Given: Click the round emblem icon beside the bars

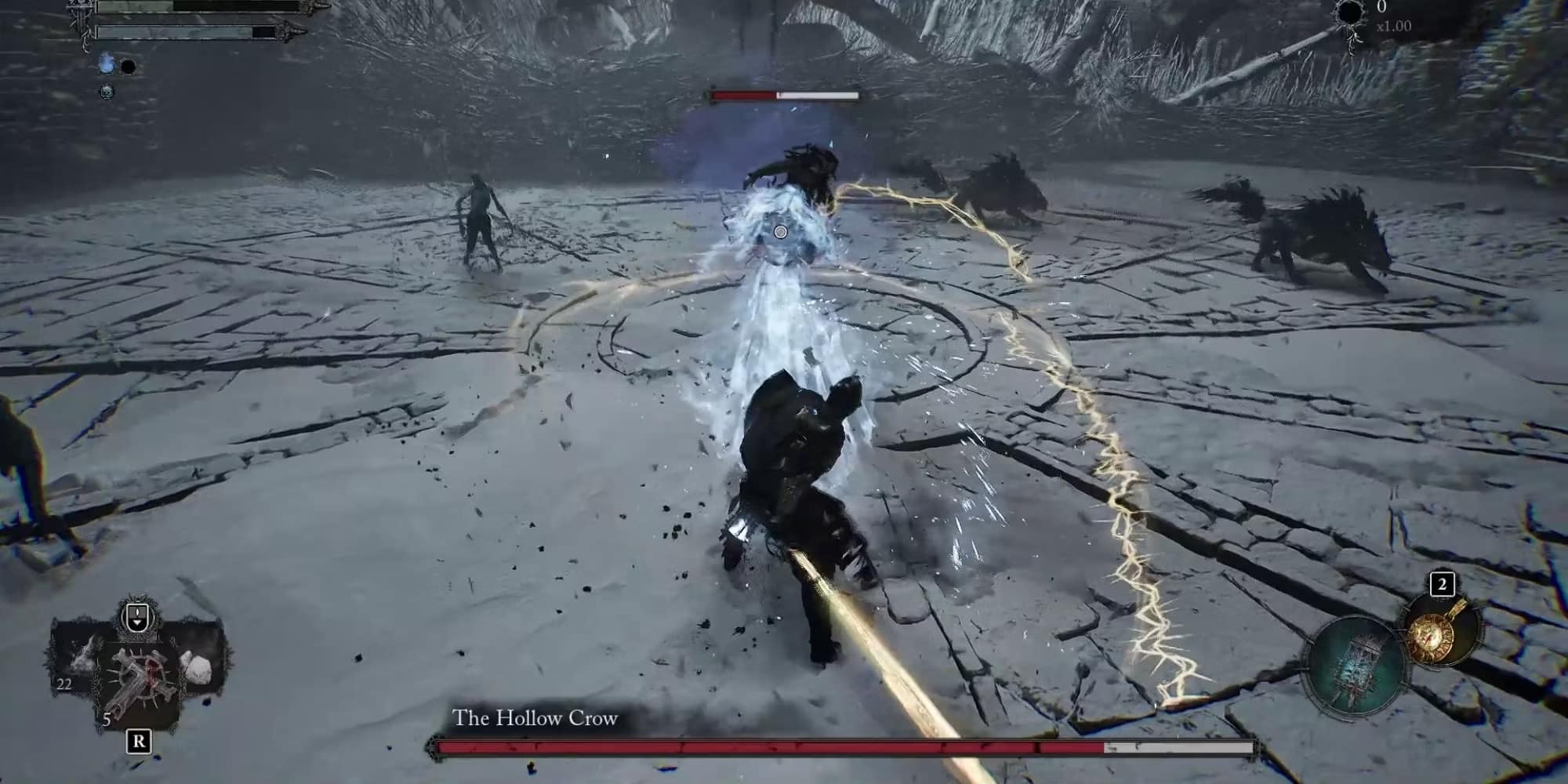Looking at the screenshot, I should point(106,93).
